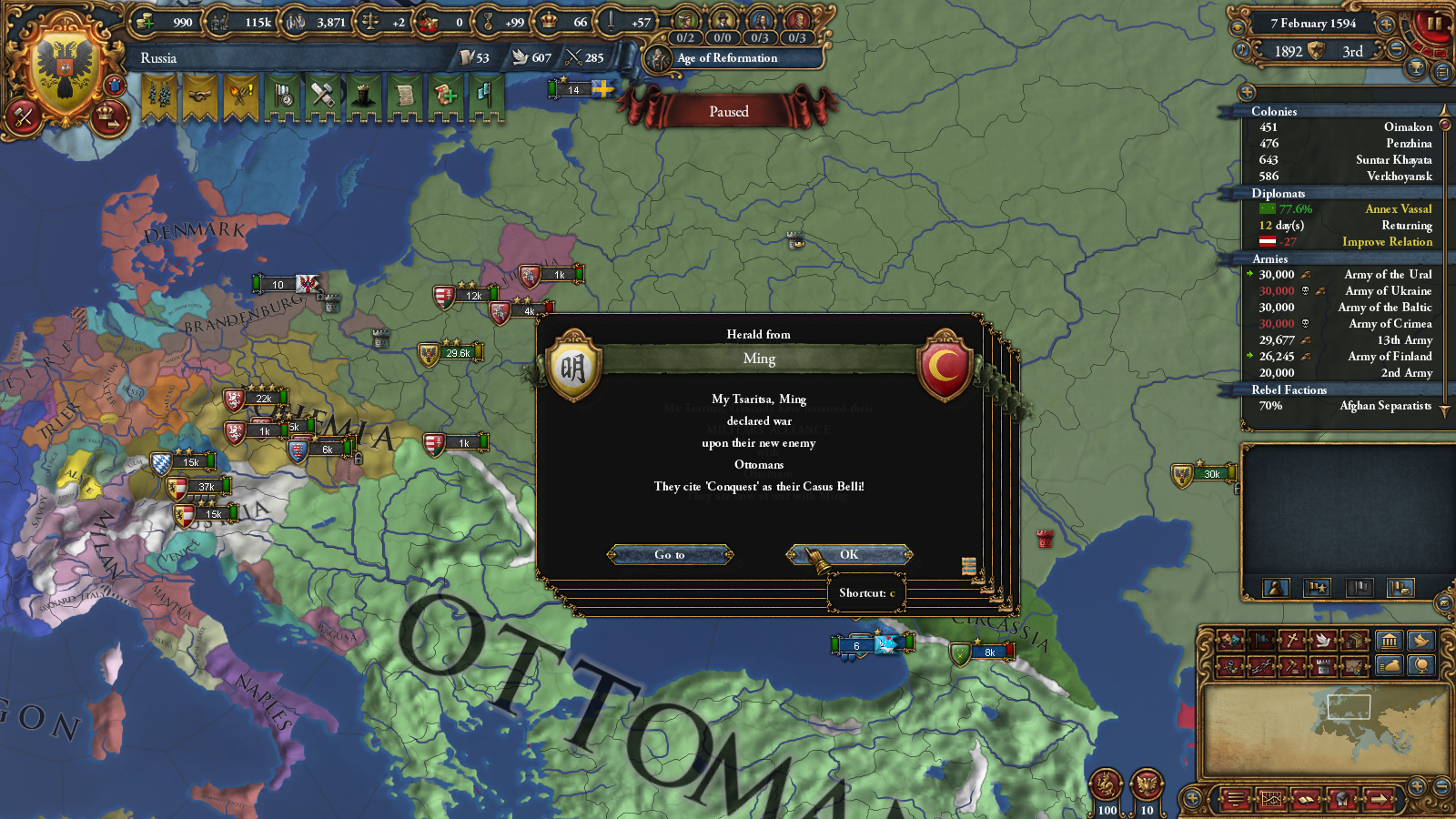Click Go to in the Ming popup
Viewport: 1456px width, 819px height.
(671, 555)
